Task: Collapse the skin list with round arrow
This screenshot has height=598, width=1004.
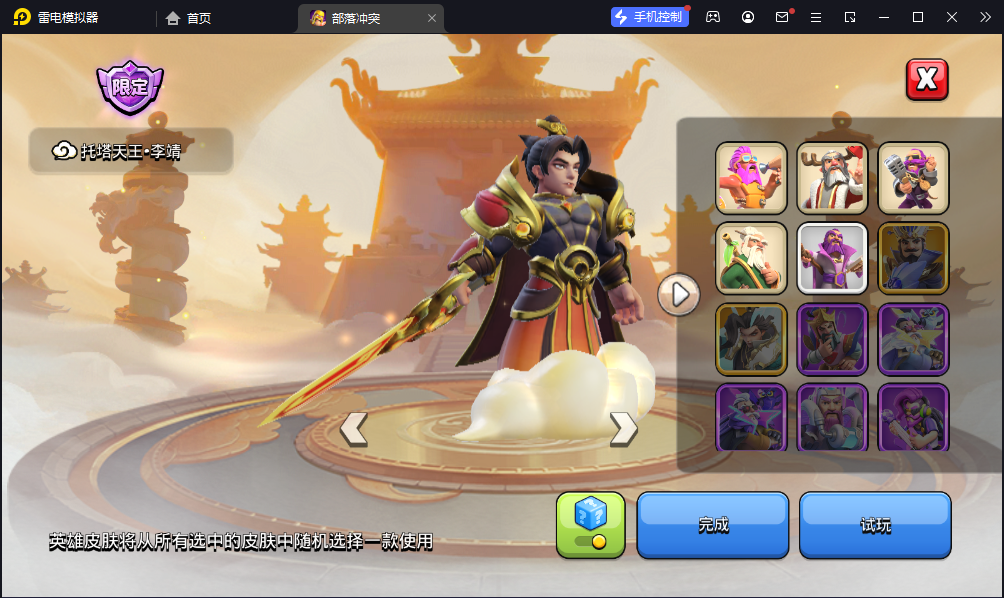Action: pyautogui.click(x=678, y=294)
